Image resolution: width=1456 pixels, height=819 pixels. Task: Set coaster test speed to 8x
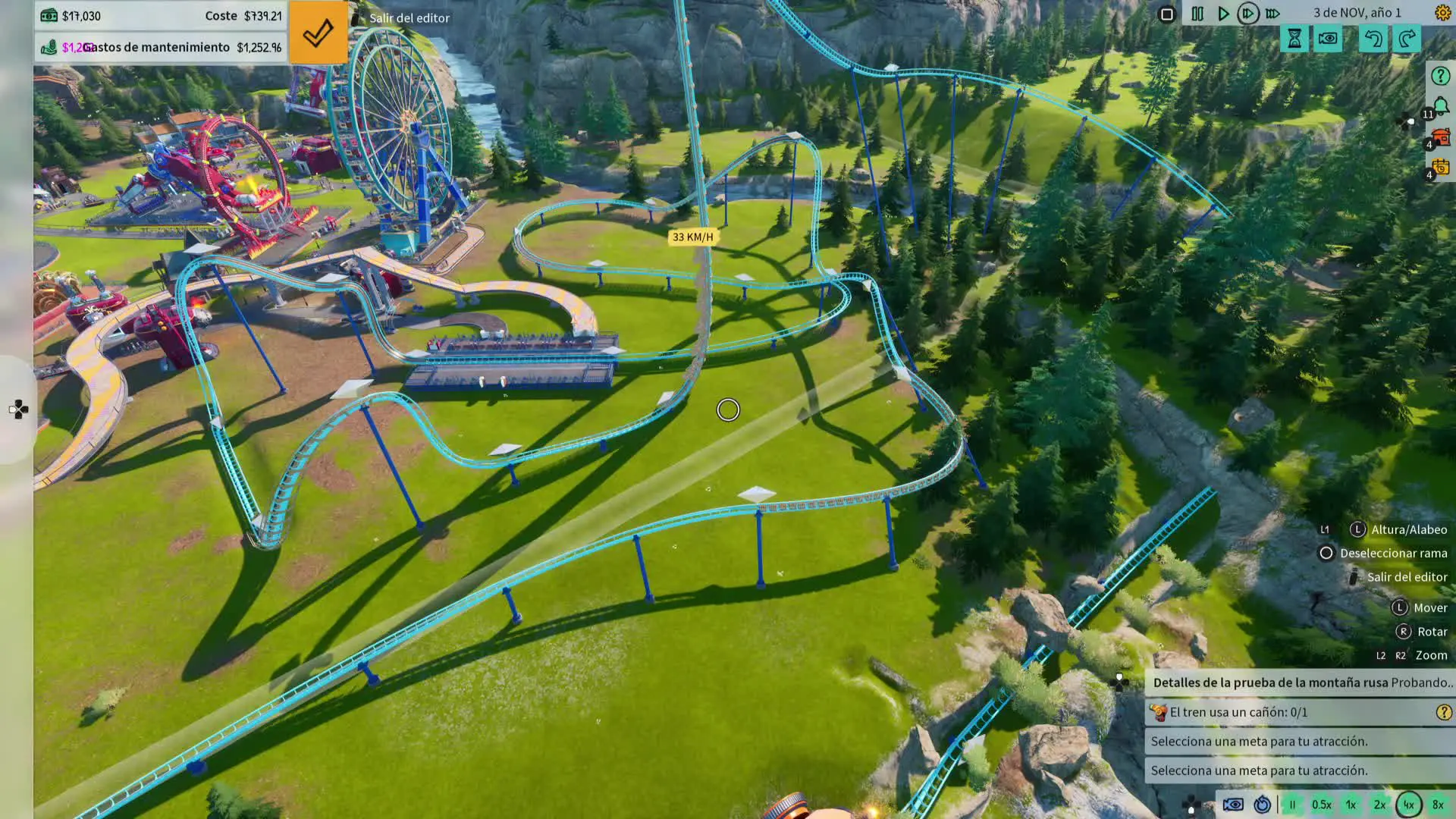pyautogui.click(x=1438, y=805)
